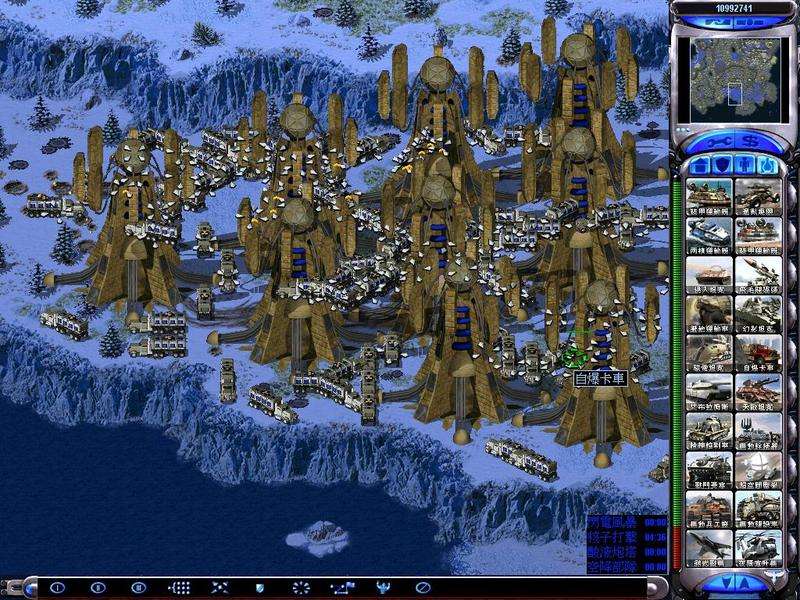This screenshot has height=600, width=800.
Task: Choose the missile launcher vehicle icon
Action: (758, 274)
